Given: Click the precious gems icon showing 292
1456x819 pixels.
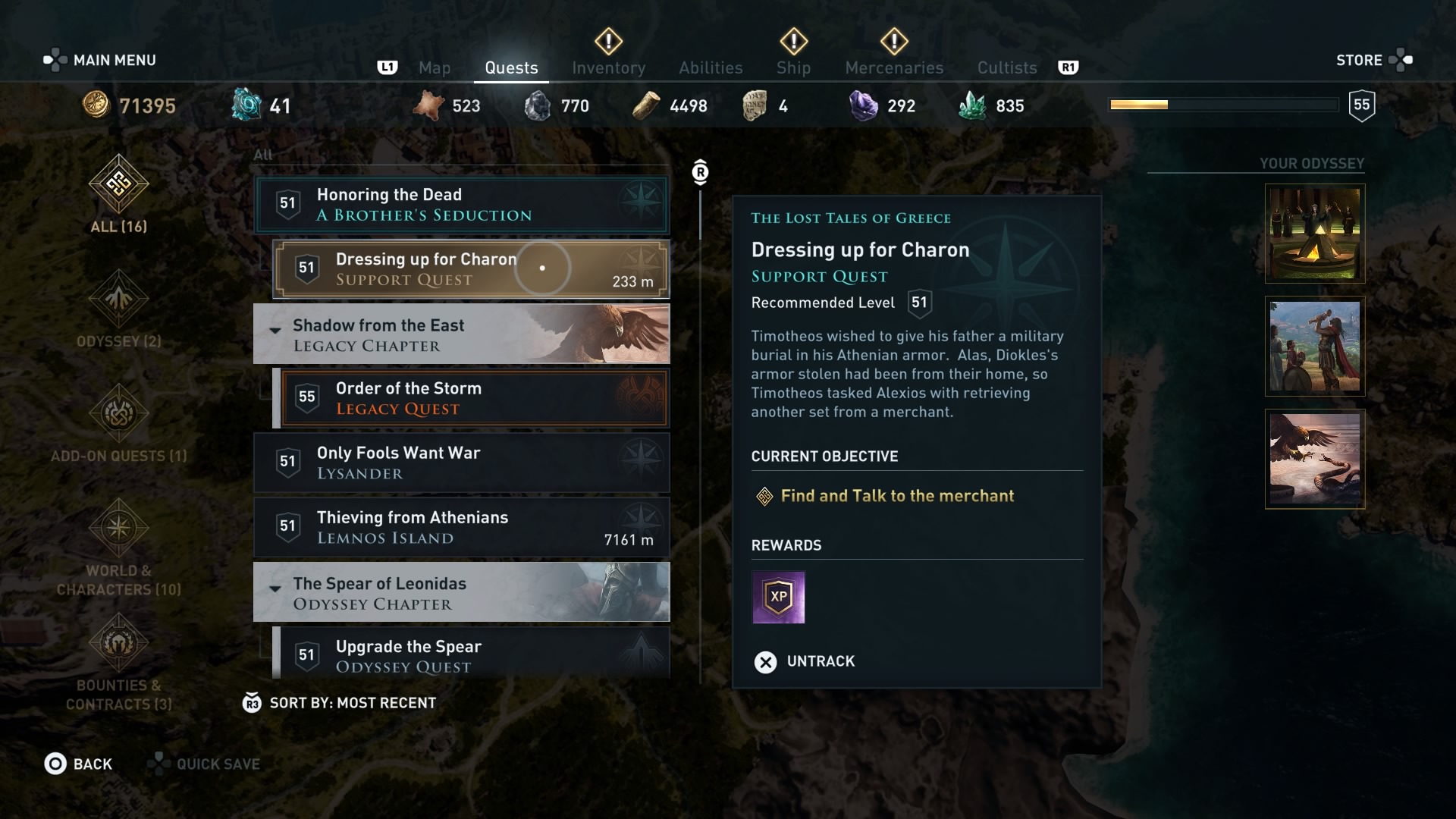Looking at the screenshot, I should (864, 105).
